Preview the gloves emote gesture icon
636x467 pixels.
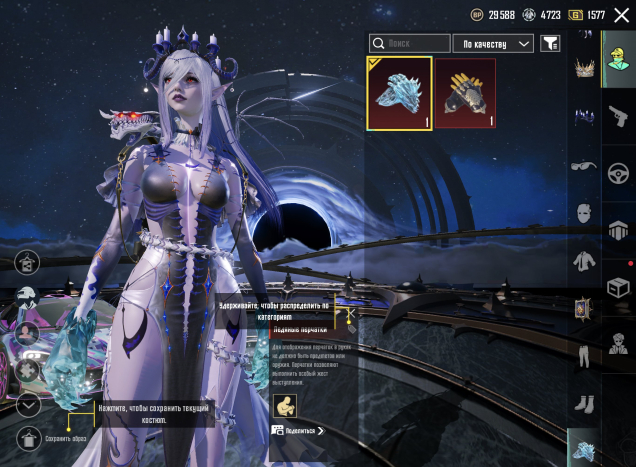[284, 405]
